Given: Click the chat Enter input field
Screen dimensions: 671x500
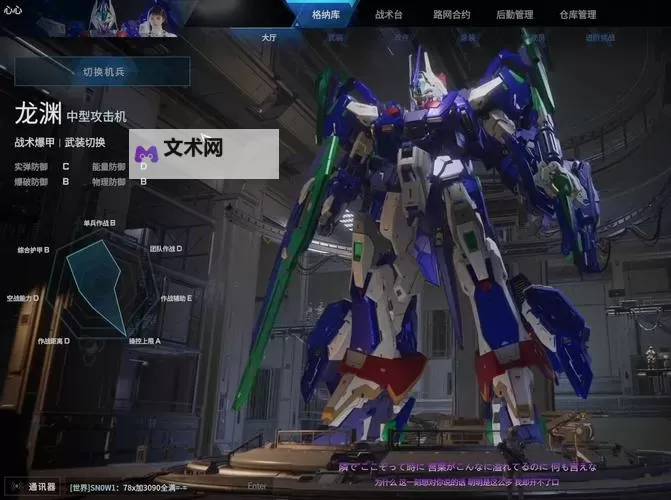Looking at the screenshot, I should pyautogui.click(x=257, y=487).
